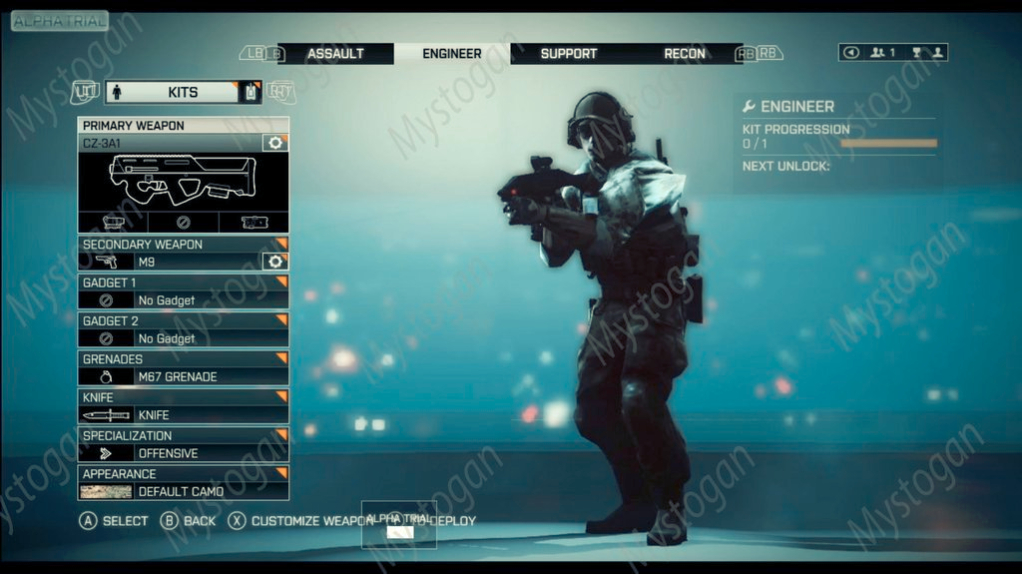The height and width of the screenshot is (574, 1022).
Task: Open the Kits selector
Action: [x=183, y=92]
